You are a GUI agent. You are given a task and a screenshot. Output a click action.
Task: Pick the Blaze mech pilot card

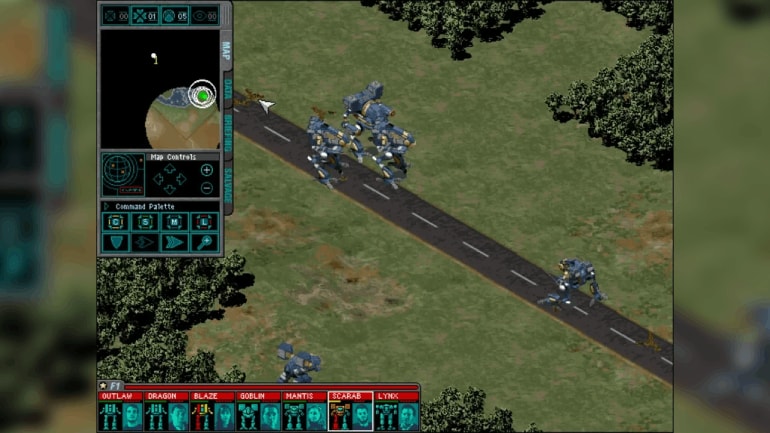click(x=212, y=412)
